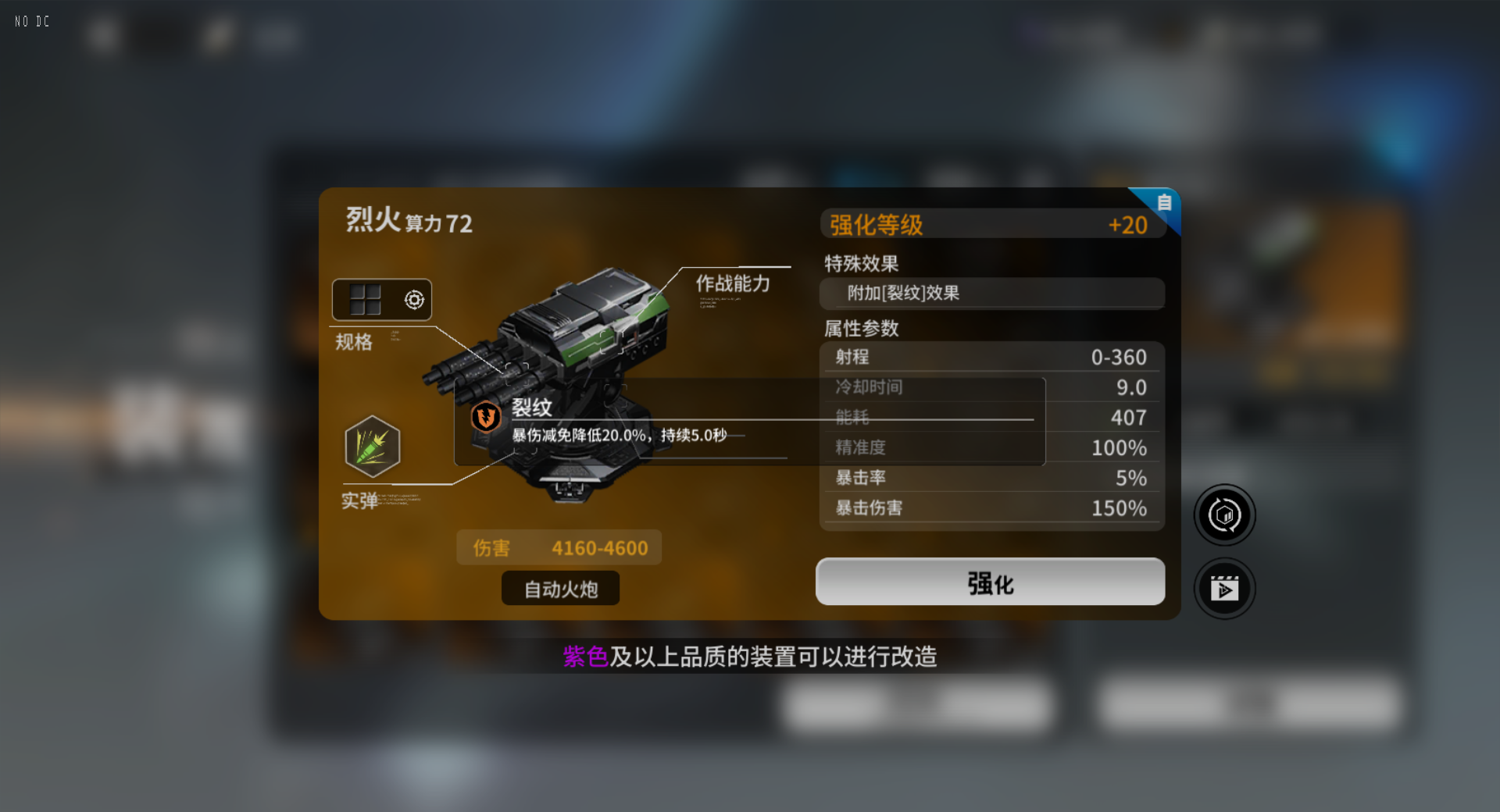Select the 规格 grid specification icon
Screen dimensions: 1500x812
pyautogui.click(x=364, y=299)
